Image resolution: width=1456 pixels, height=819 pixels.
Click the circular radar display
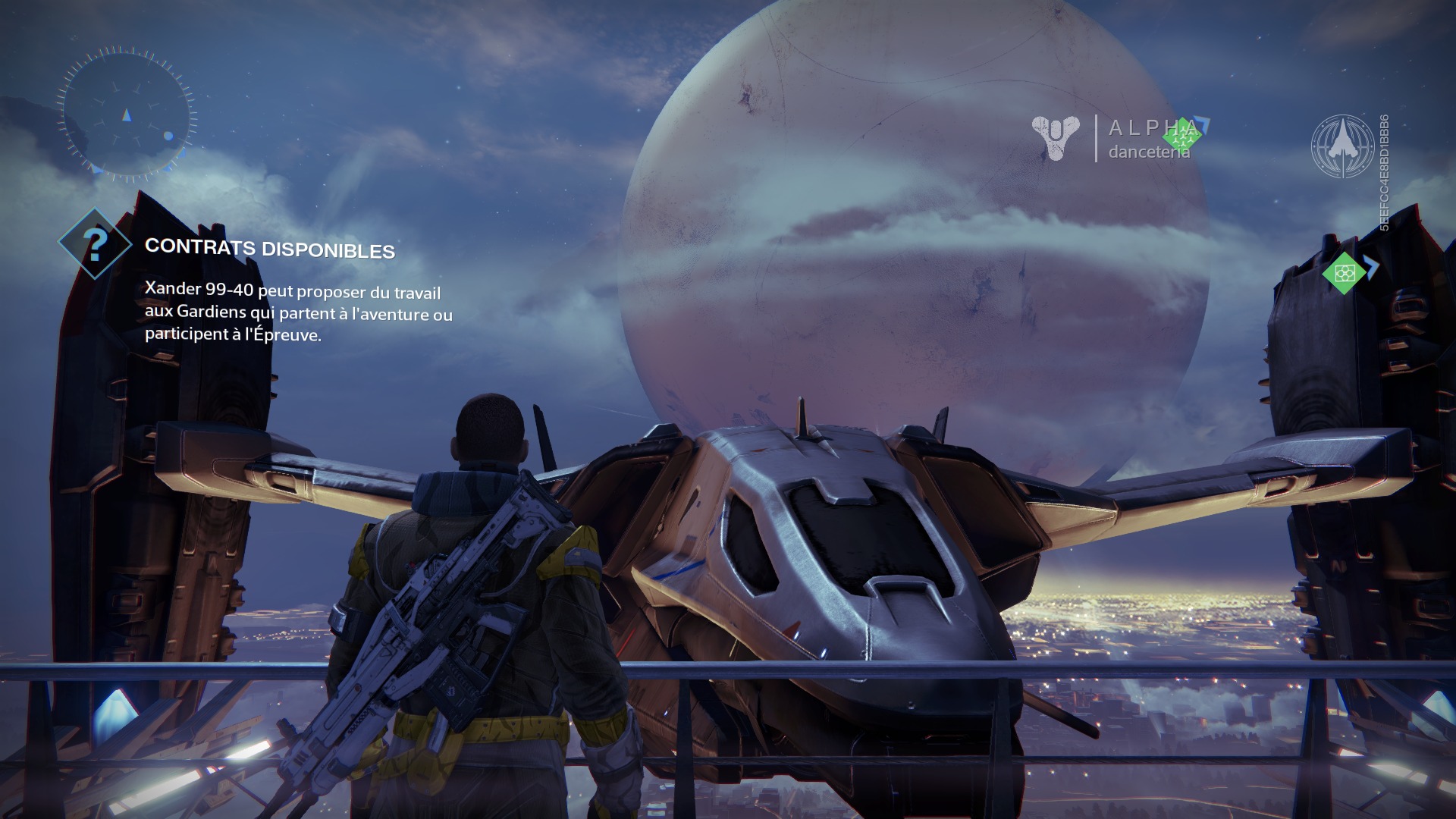coord(126,115)
